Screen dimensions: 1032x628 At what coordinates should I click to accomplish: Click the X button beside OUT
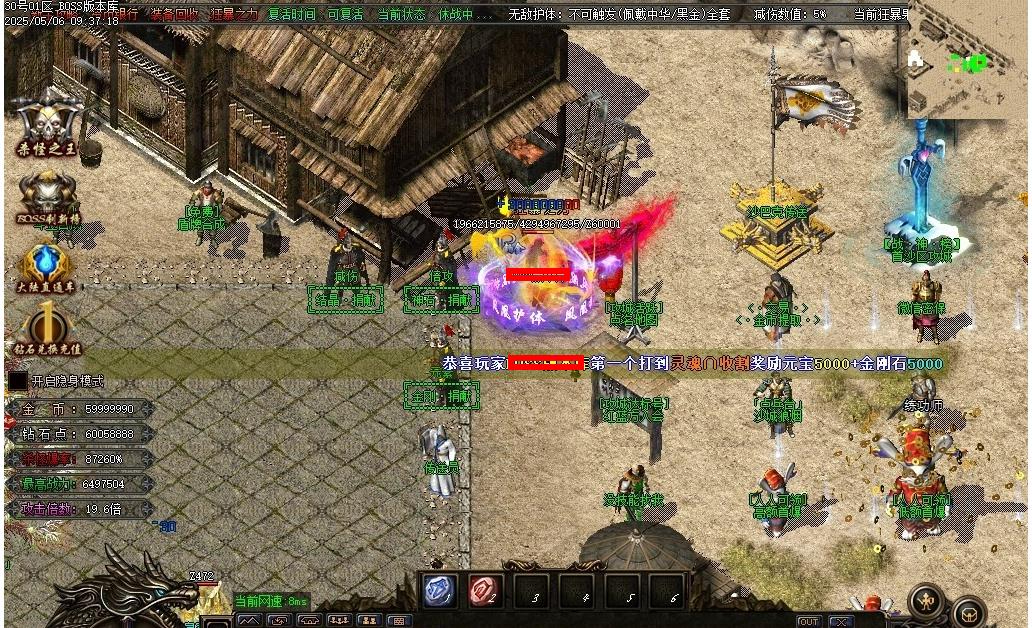(841, 621)
